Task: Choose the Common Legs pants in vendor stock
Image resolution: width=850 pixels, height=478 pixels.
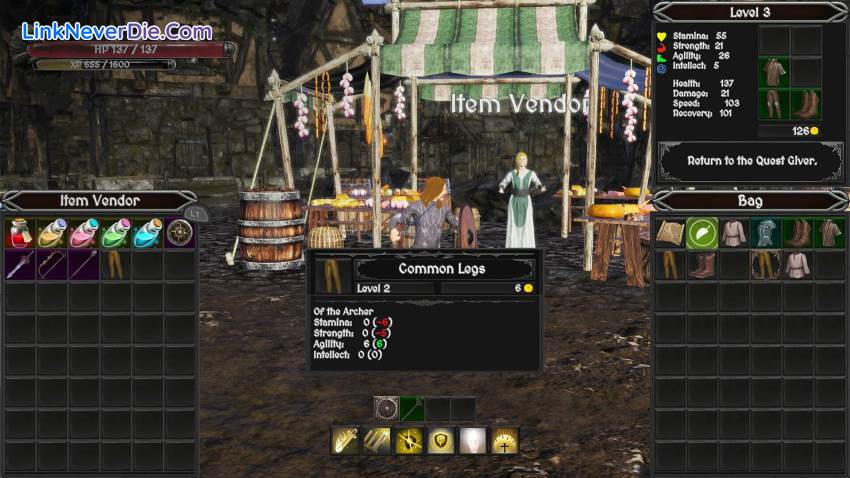Action: click(116, 265)
